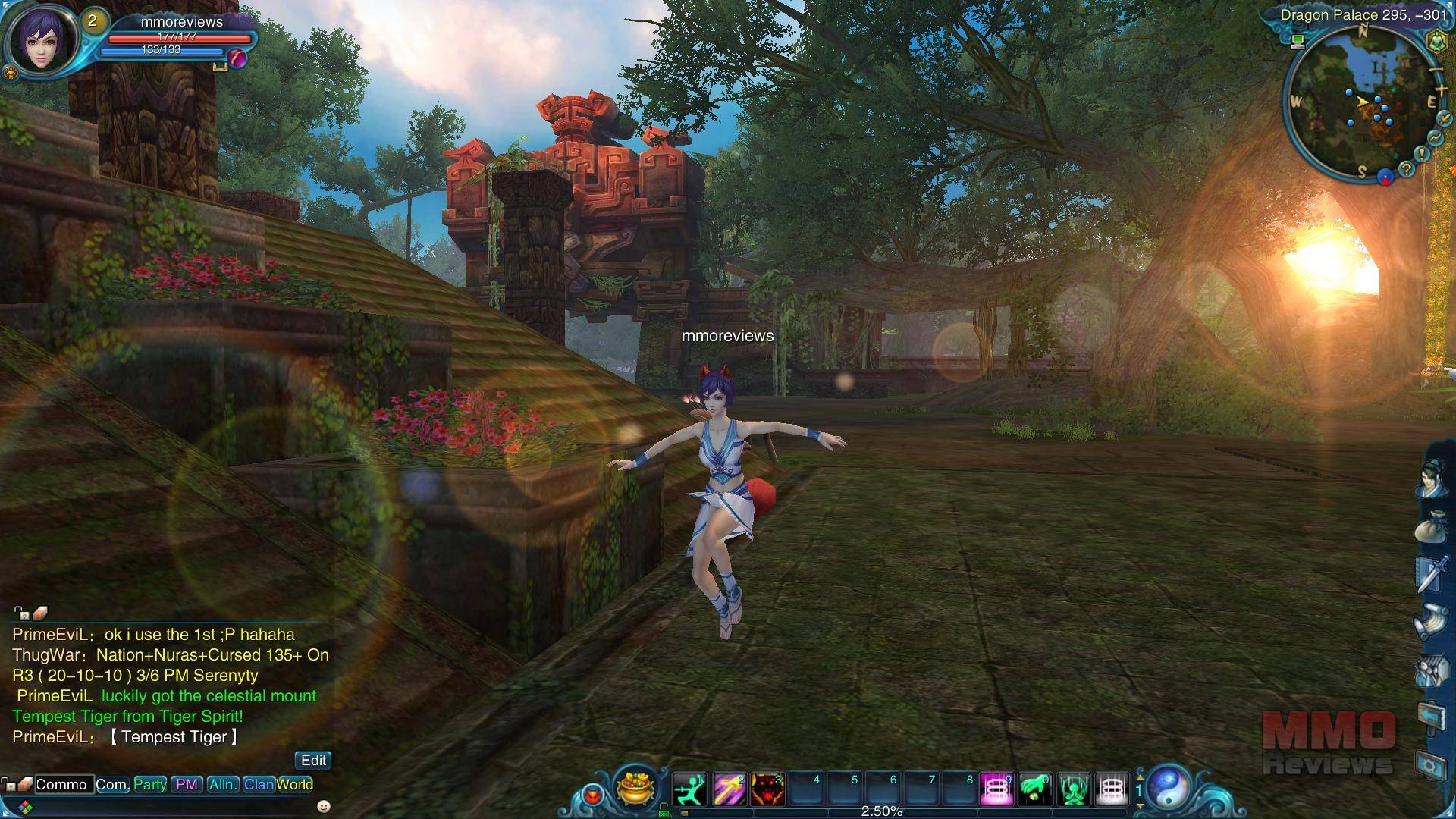Activate the red beast face skill
Screen dimensions: 1456x819
coord(767,789)
